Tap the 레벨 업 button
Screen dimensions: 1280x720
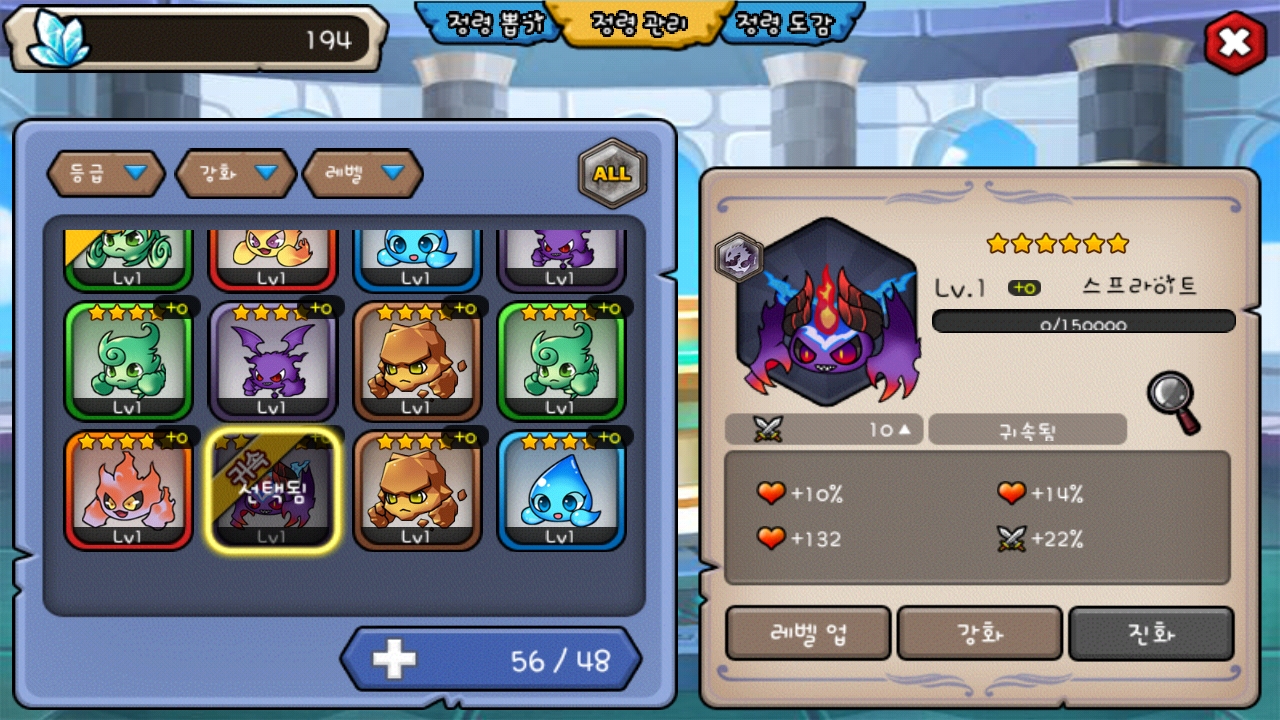(x=808, y=633)
